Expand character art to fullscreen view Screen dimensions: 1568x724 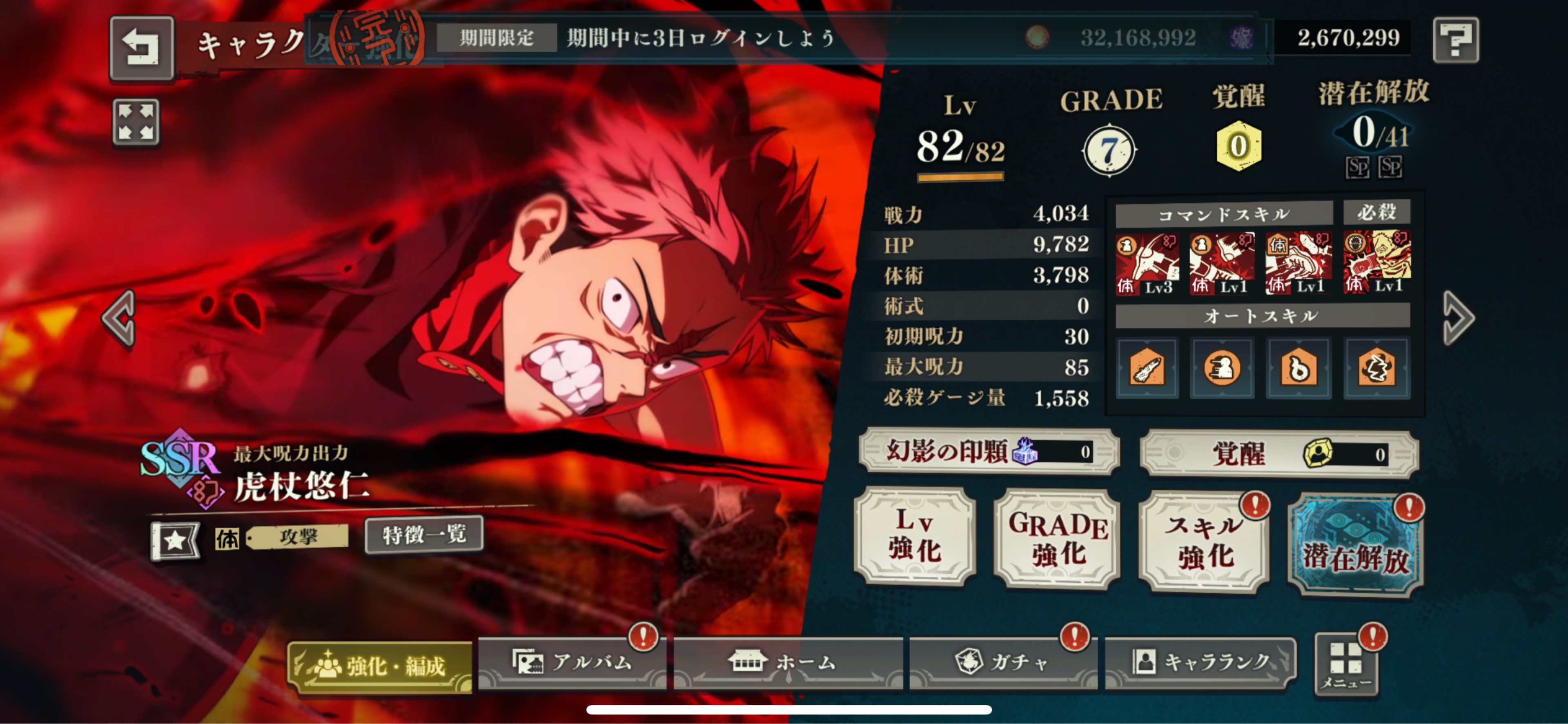pyautogui.click(x=136, y=122)
